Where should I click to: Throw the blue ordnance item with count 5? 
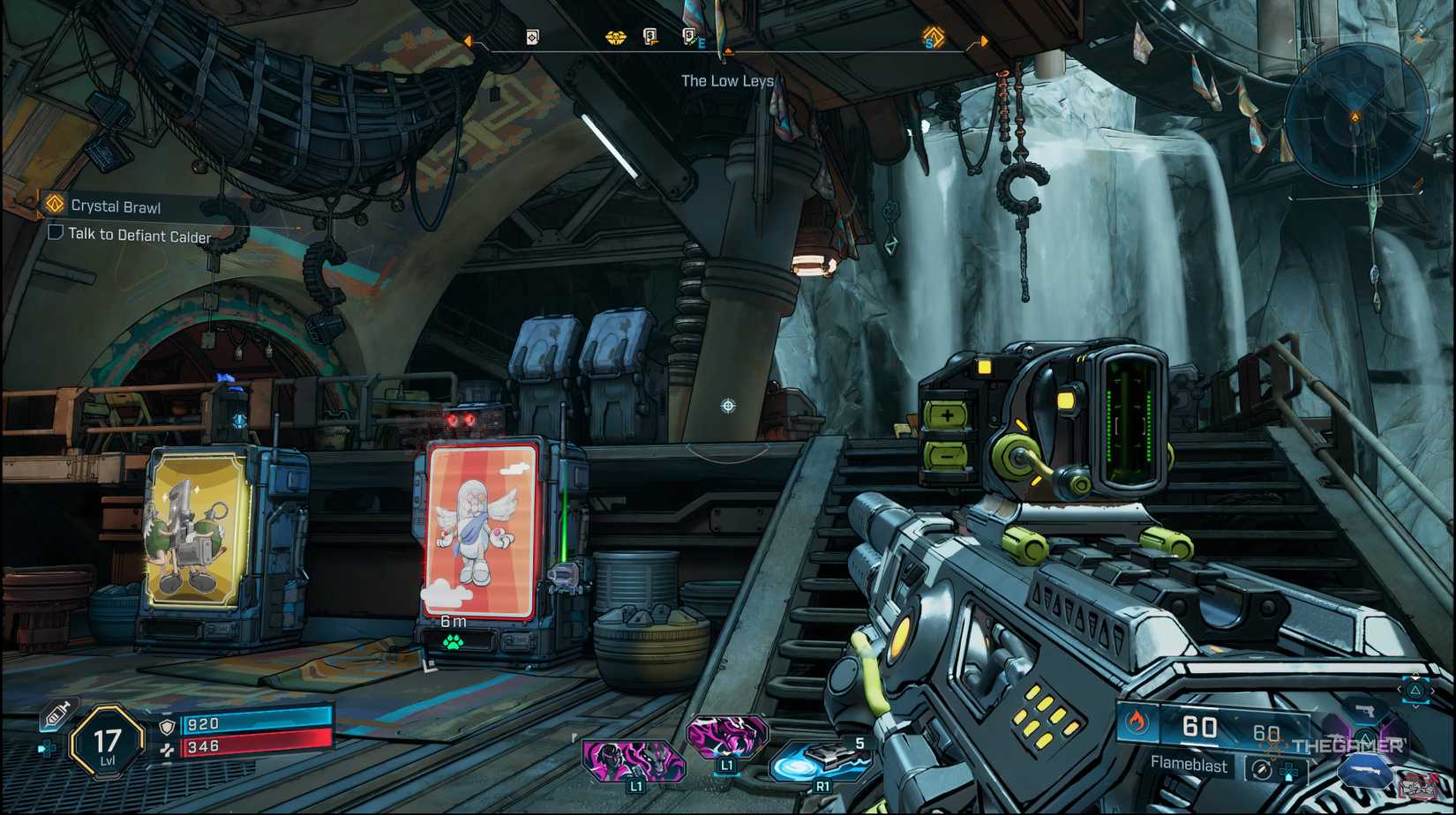click(x=819, y=760)
